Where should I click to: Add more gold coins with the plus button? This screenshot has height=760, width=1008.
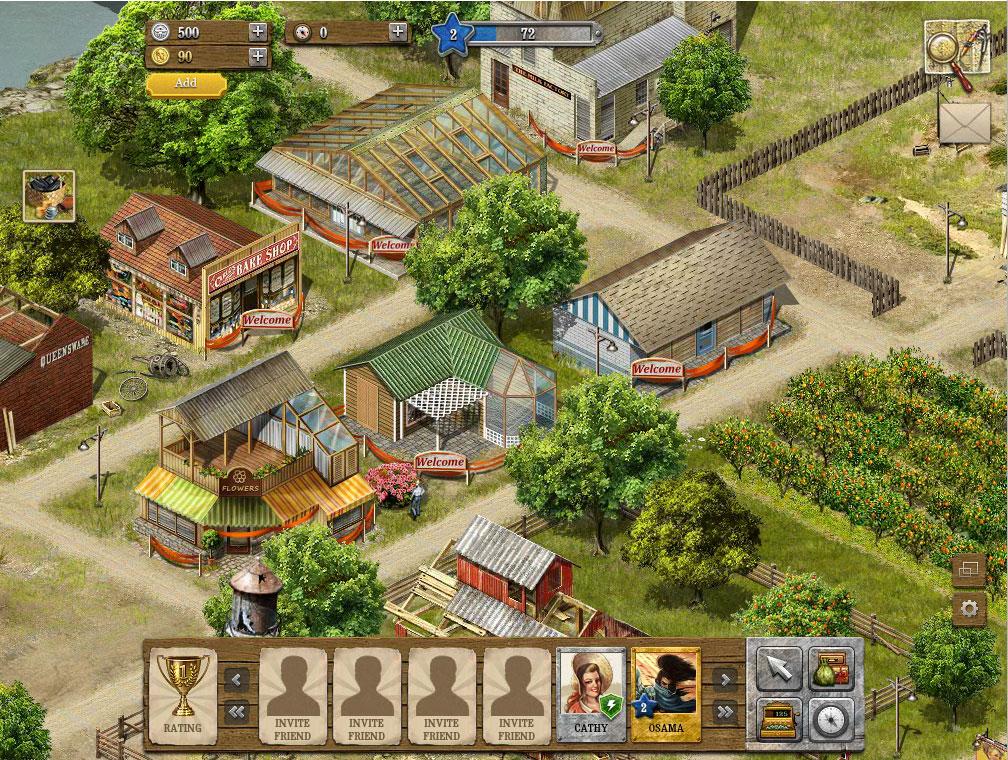pos(258,56)
